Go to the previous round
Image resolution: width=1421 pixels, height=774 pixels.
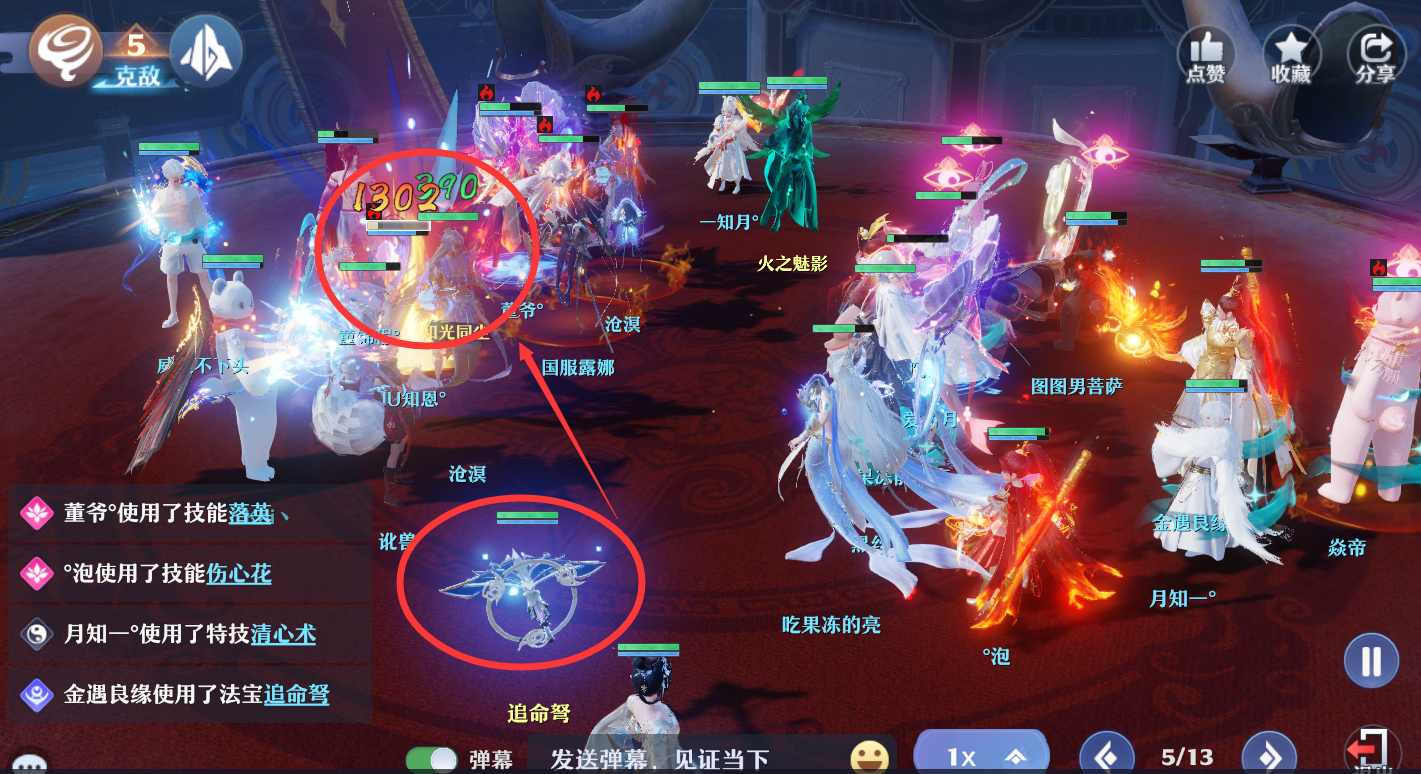tap(1107, 757)
